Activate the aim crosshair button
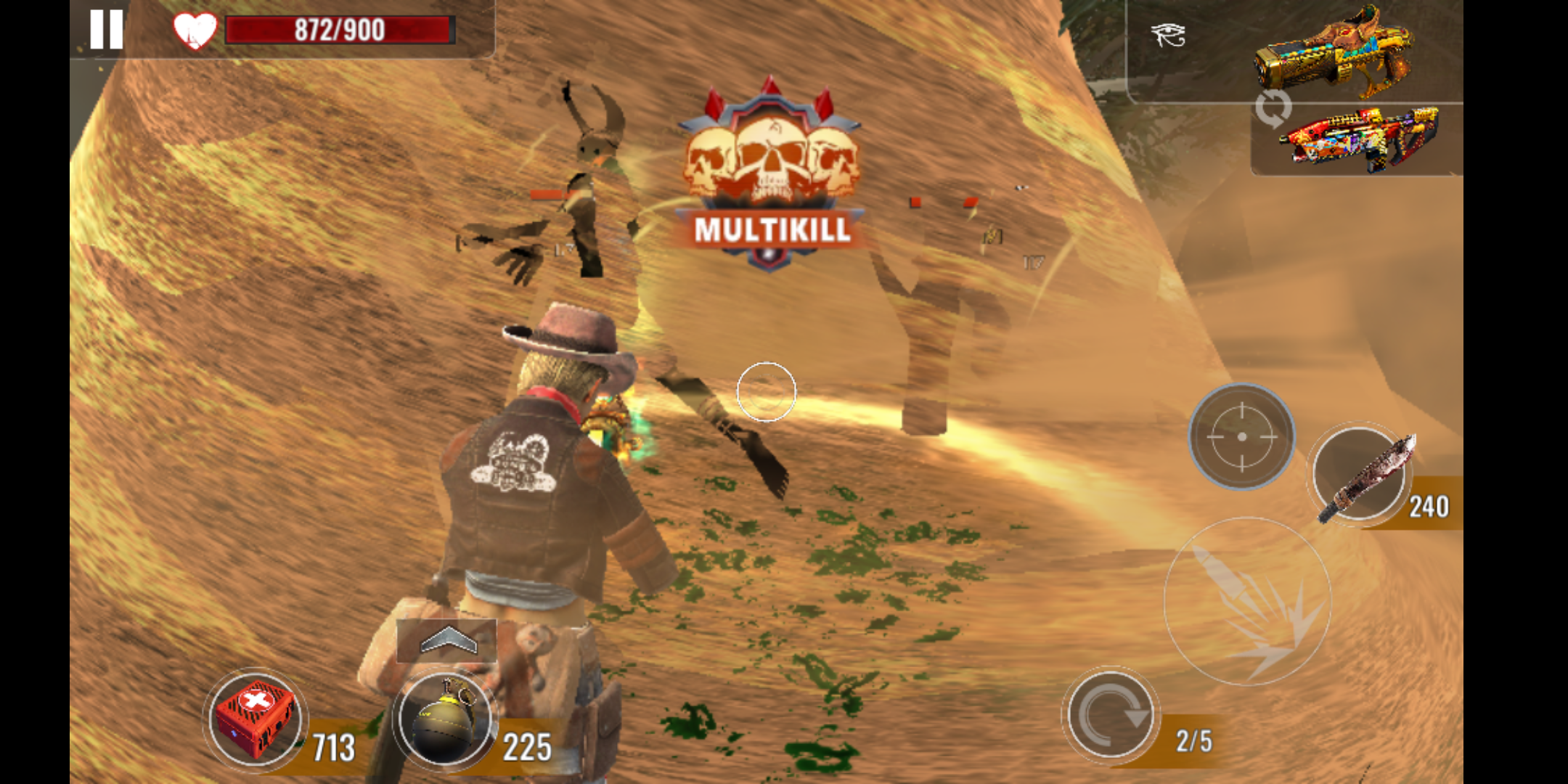The height and width of the screenshot is (784, 1568). click(x=1241, y=436)
